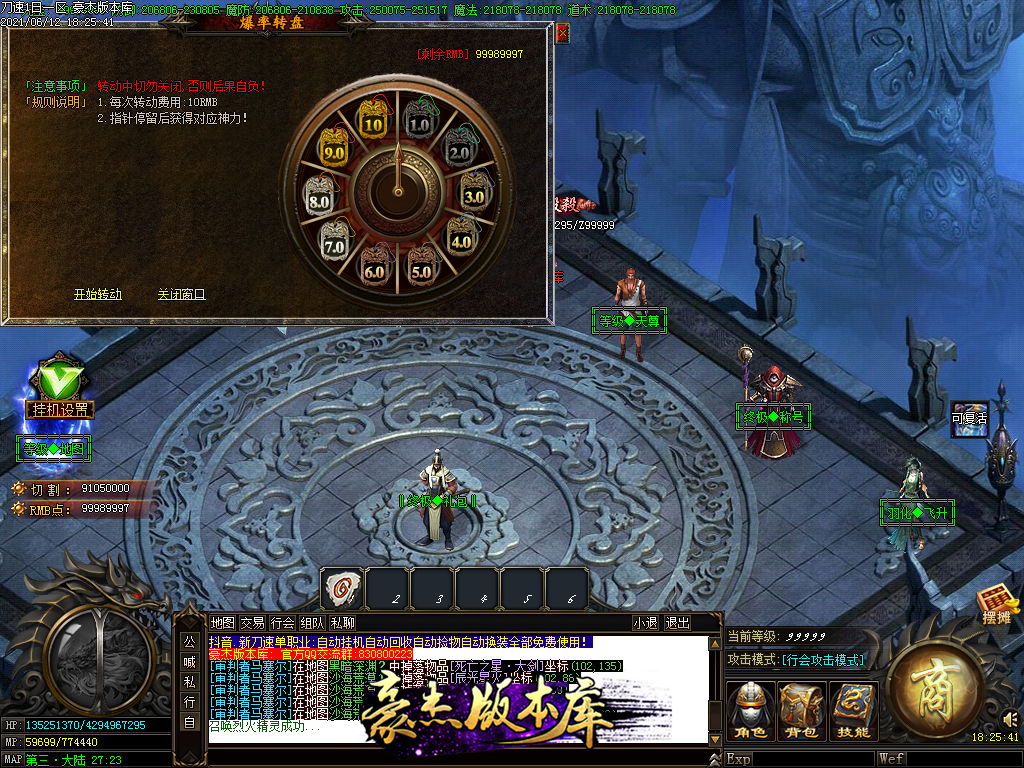Image resolution: width=1024 pixels, height=768 pixels.
Task: Switch to the 私聊 private chat tab
Action: (343, 622)
